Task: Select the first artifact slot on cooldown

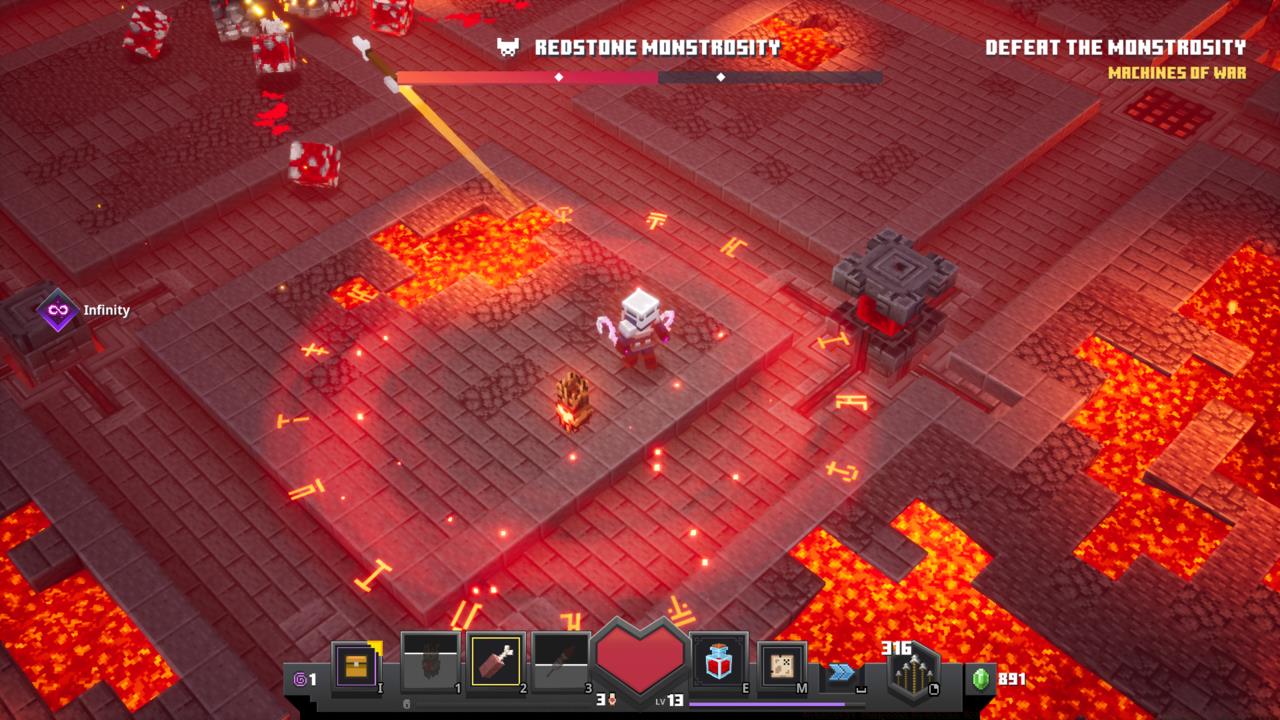Action: pos(430,662)
